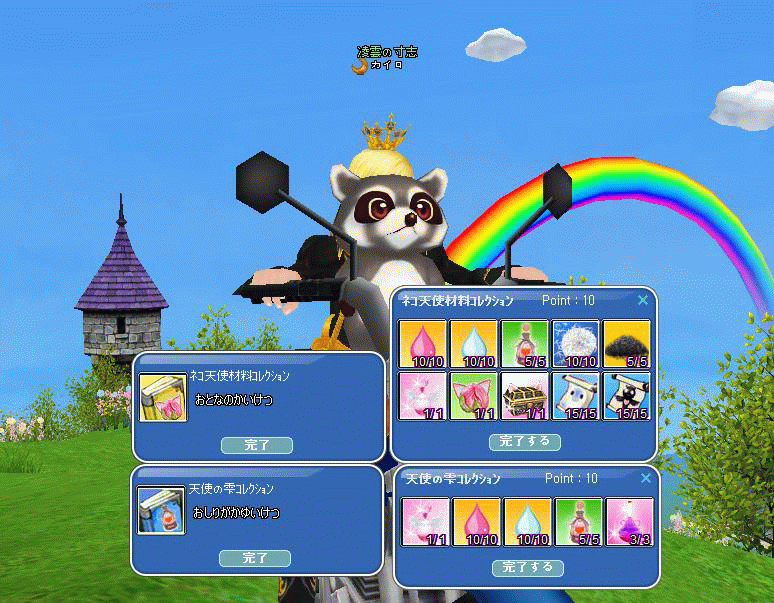This screenshot has width=774, height=603.
Task: Click 完了する in the ネコ天使材料コレクション window
Action: coord(526,441)
